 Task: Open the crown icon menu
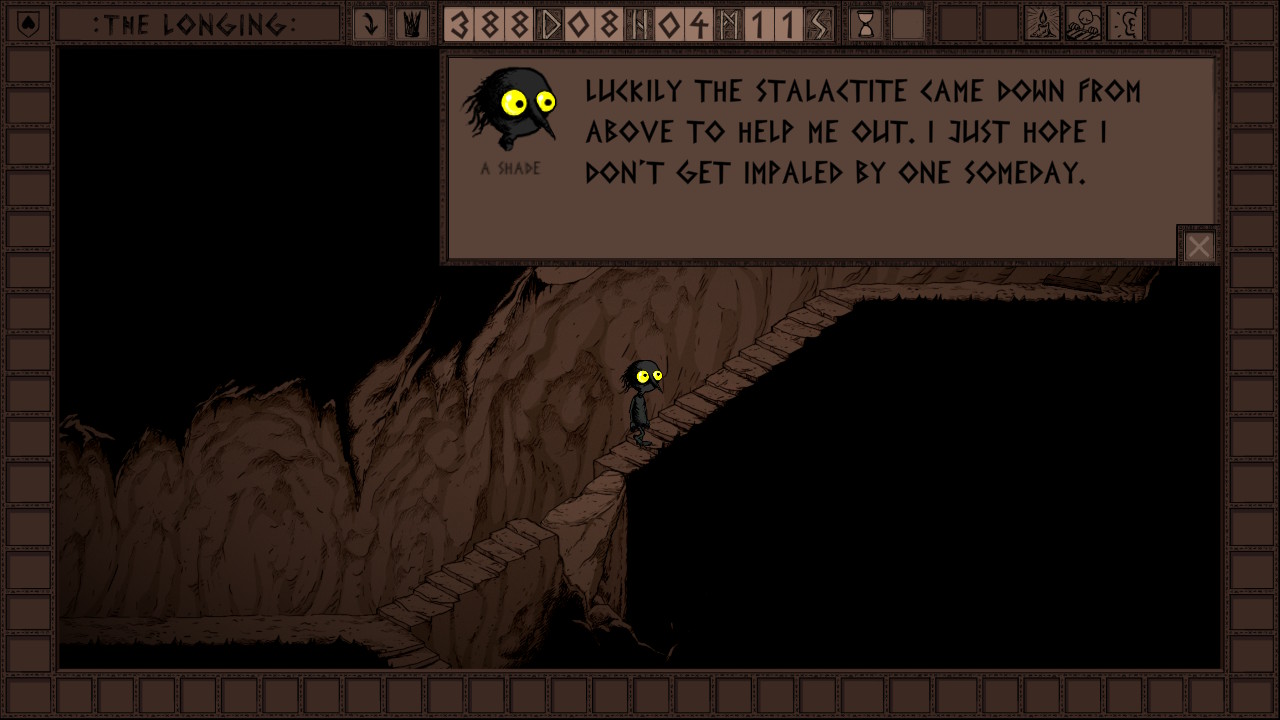409,24
